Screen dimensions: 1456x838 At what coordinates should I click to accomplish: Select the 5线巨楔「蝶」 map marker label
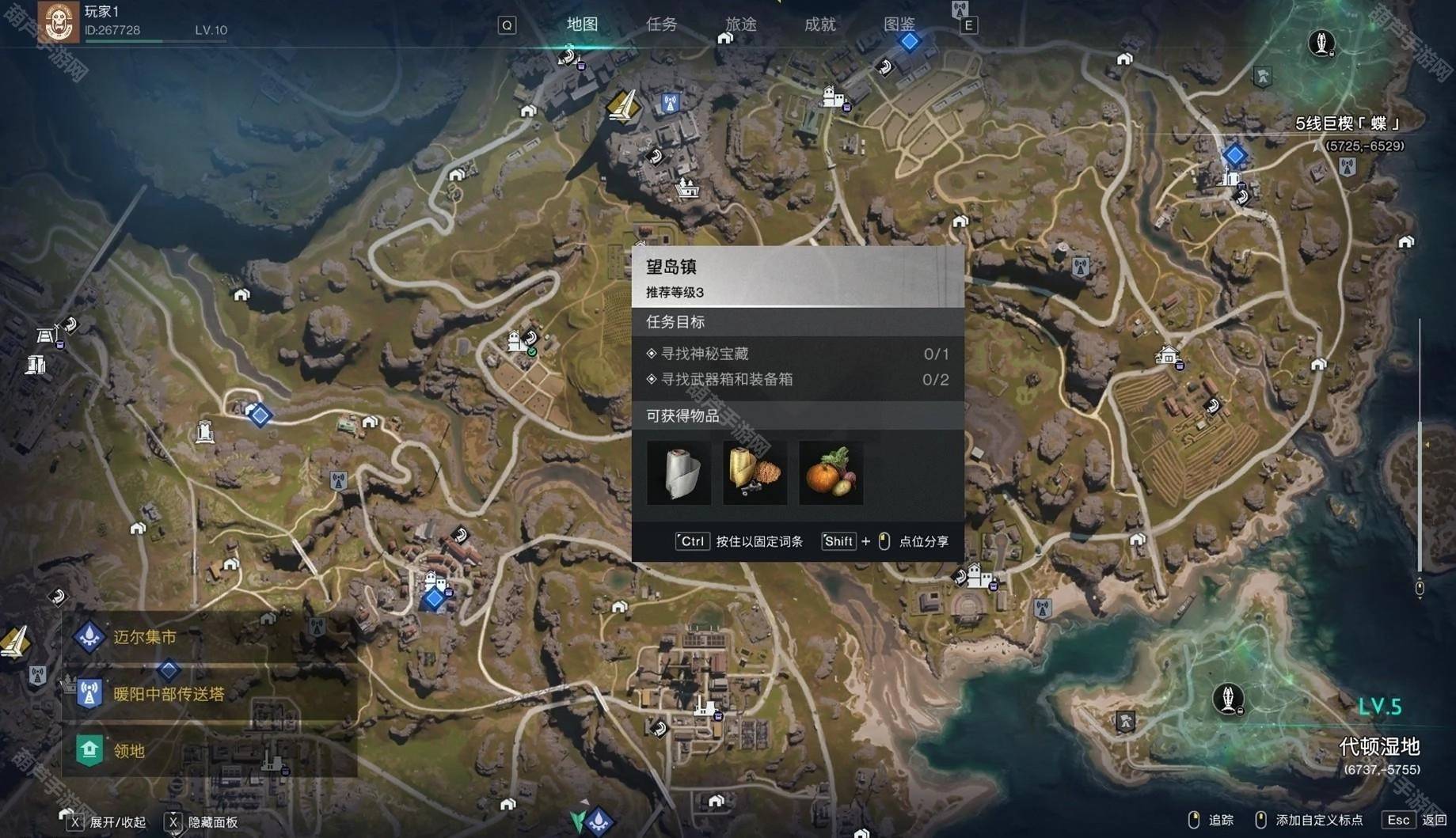[x=1348, y=123]
